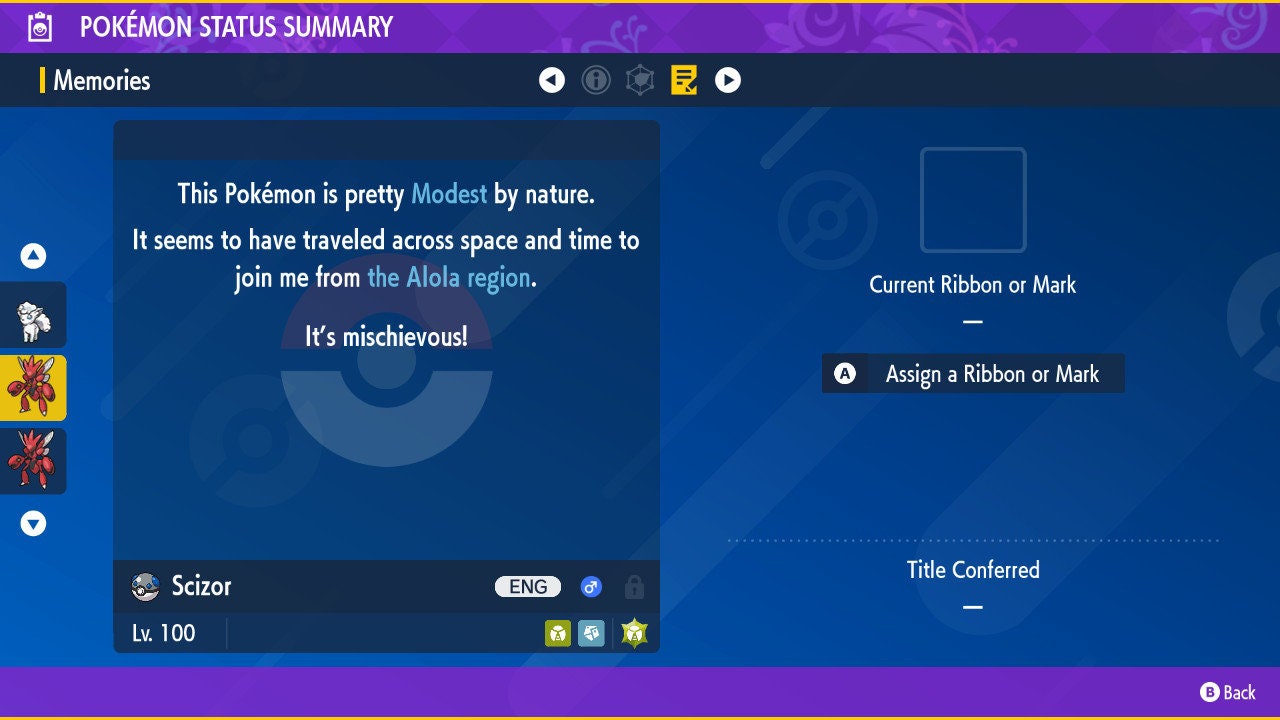
Task: Show the previous Pokémon with the up arrow
Action: coord(33,256)
